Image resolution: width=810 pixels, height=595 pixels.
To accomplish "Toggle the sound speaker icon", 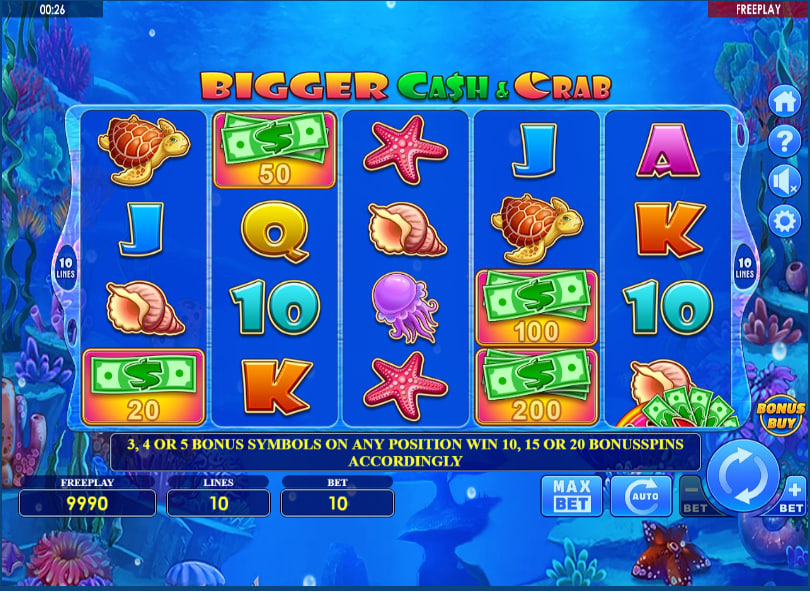I will (x=784, y=181).
